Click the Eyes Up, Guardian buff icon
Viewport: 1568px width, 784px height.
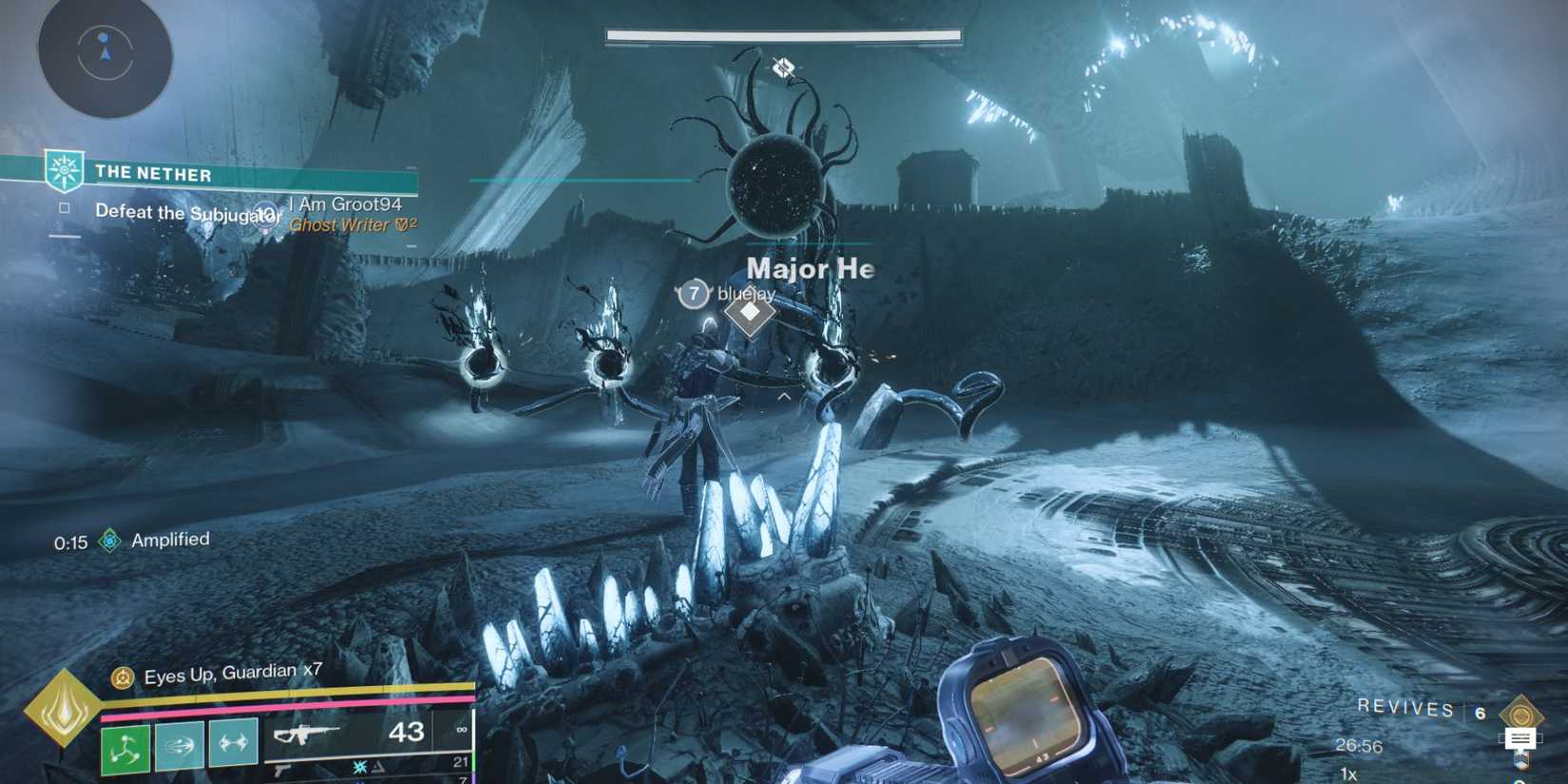point(122,677)
